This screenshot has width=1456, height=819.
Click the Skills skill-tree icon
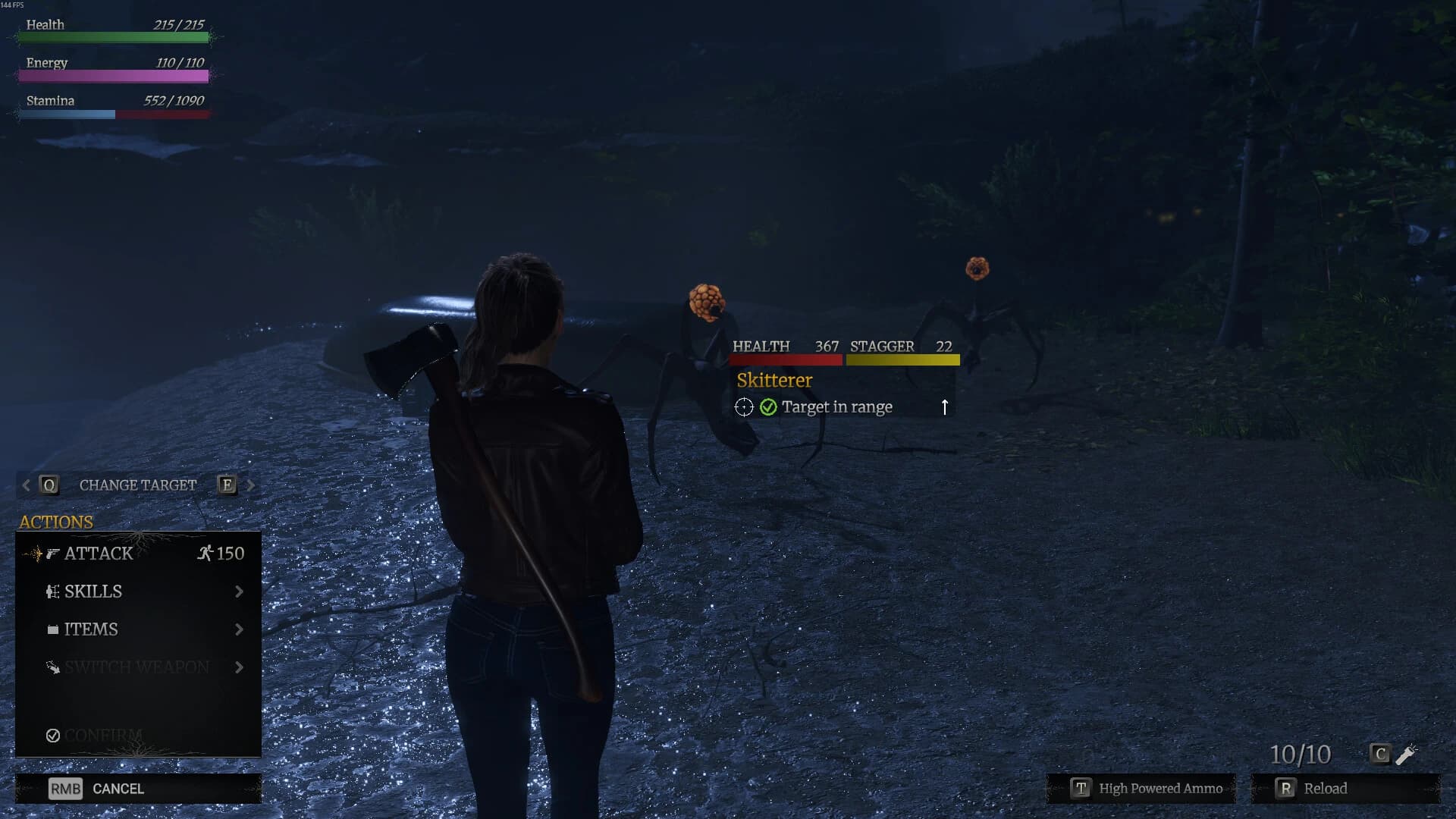(54, 591)
